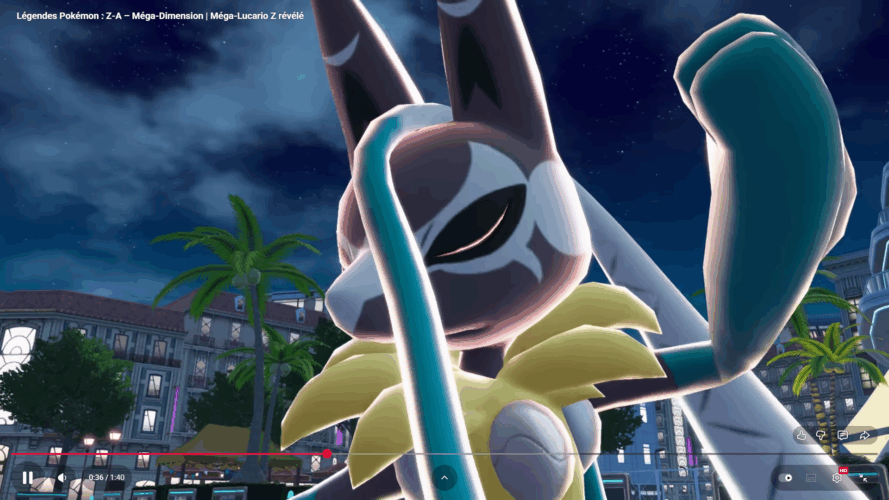Pause the video with the pause button
The image size is (889, 500).
(27, 478)
